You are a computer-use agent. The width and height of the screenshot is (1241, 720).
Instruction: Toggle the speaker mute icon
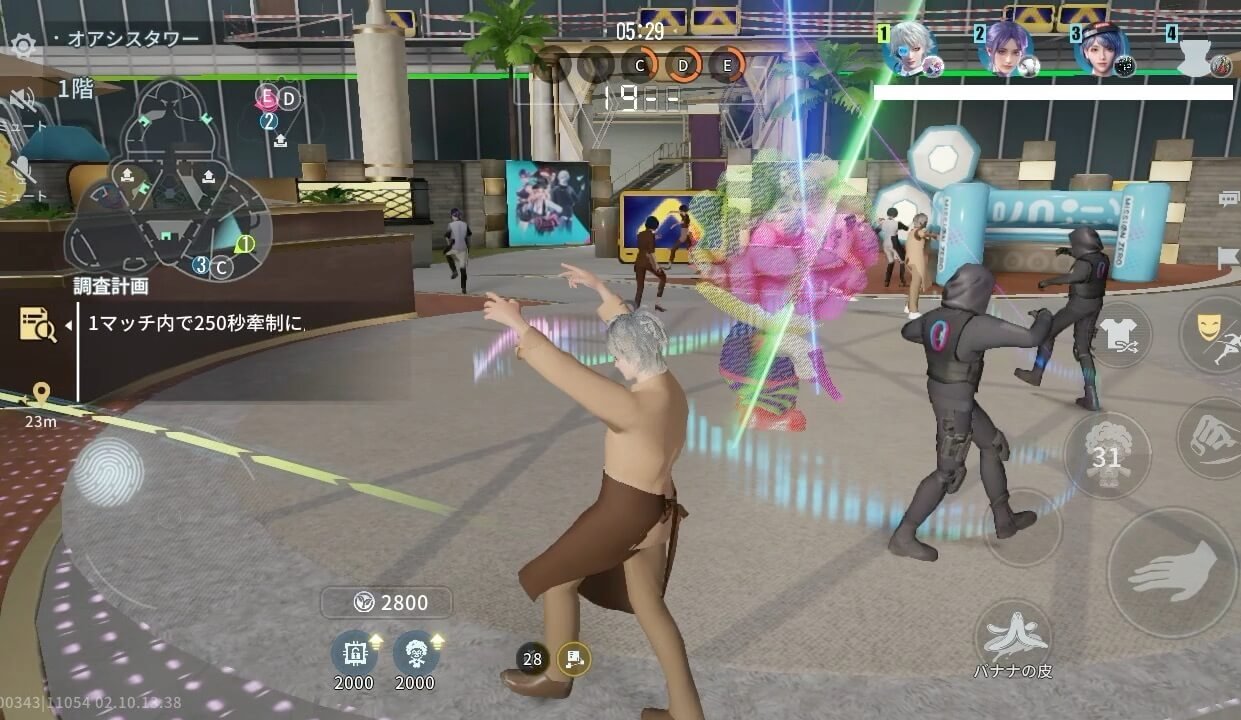click(22, 99)
